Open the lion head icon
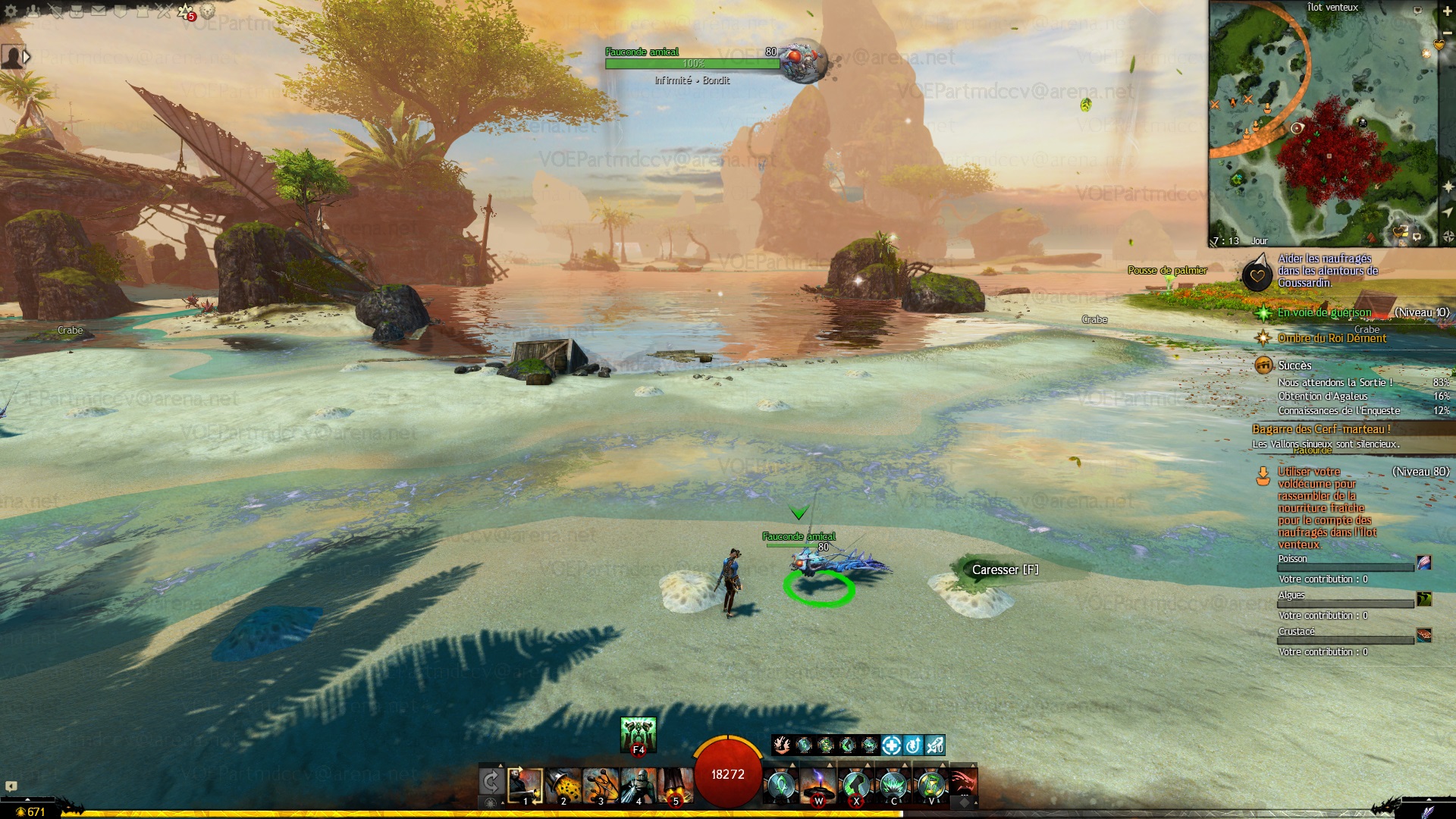Viewport: 1456px width, 819px height. click(207, 11)
